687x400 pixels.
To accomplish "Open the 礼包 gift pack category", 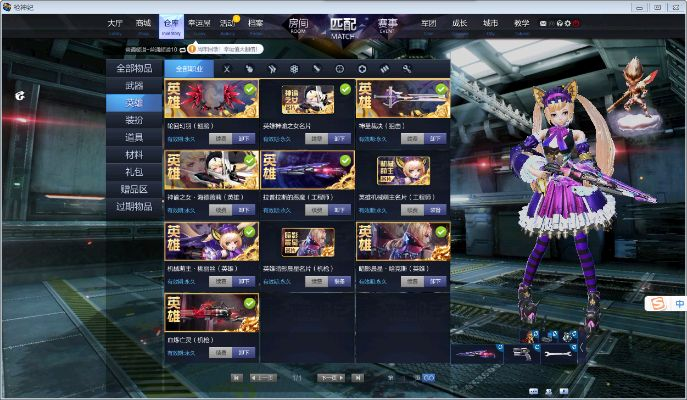I will (x=134, y=172).
